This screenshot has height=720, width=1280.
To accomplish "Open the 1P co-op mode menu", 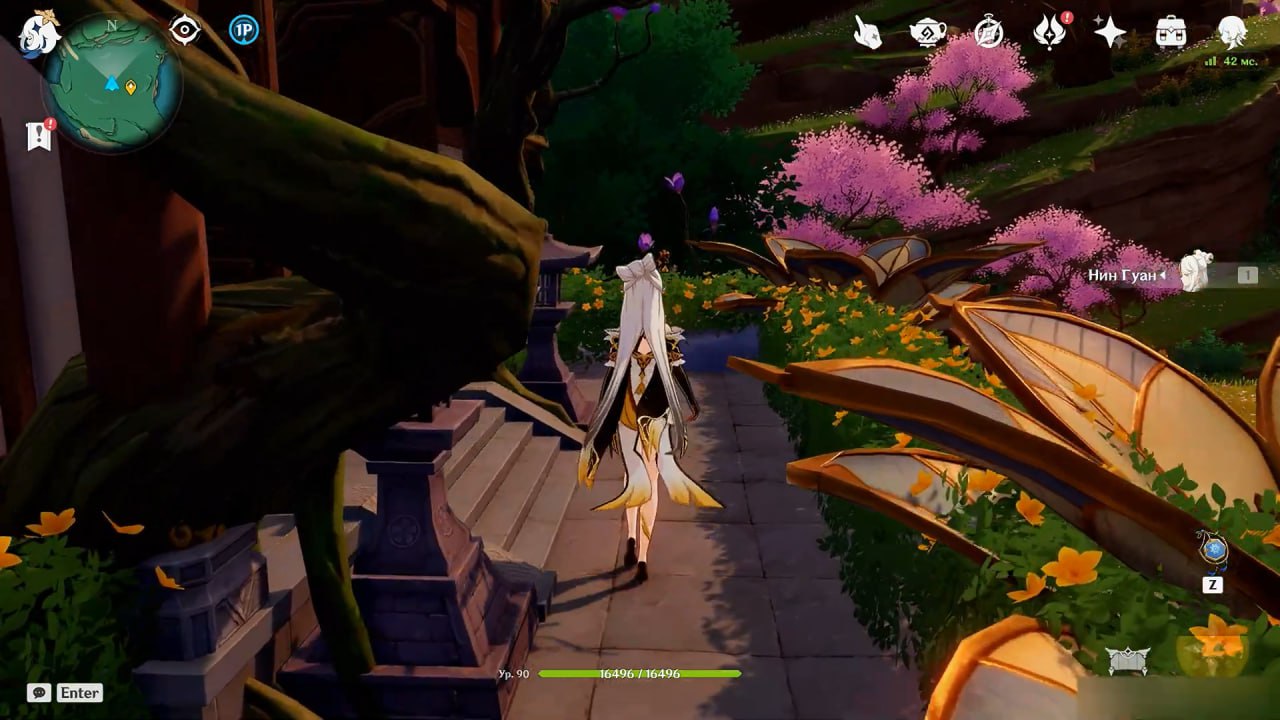I will click(x=243, y=30).
